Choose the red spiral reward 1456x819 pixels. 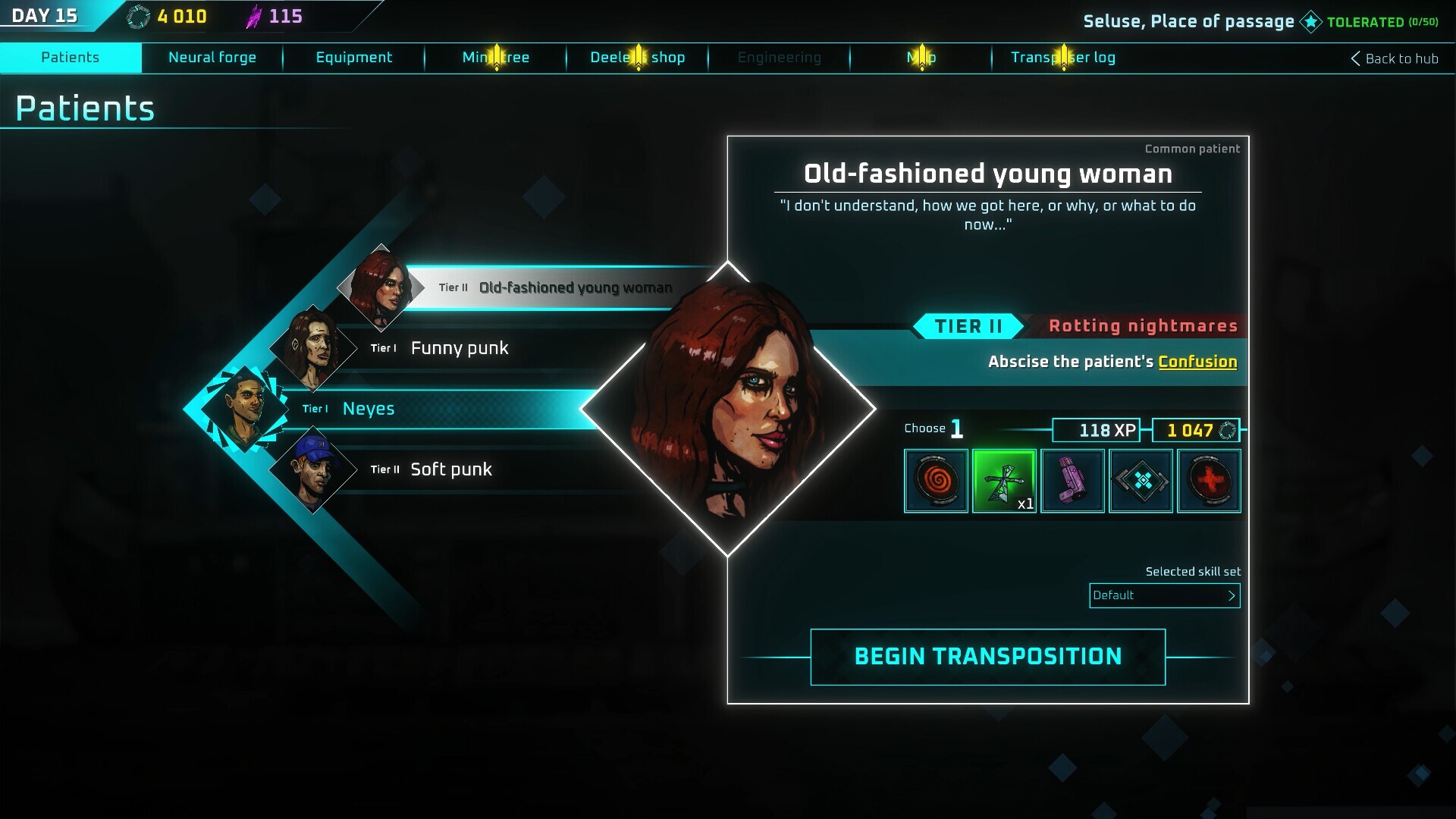pyautogui.click(x=936, y=481)
